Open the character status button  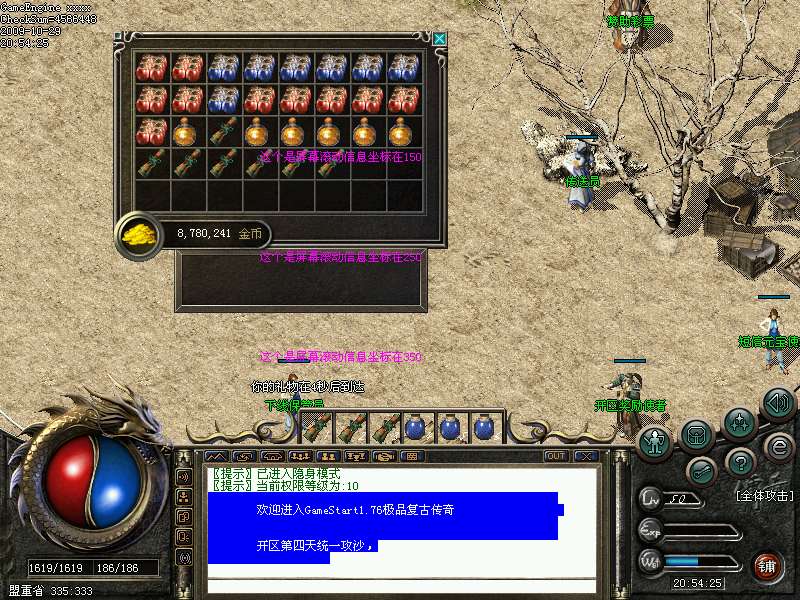655,441
